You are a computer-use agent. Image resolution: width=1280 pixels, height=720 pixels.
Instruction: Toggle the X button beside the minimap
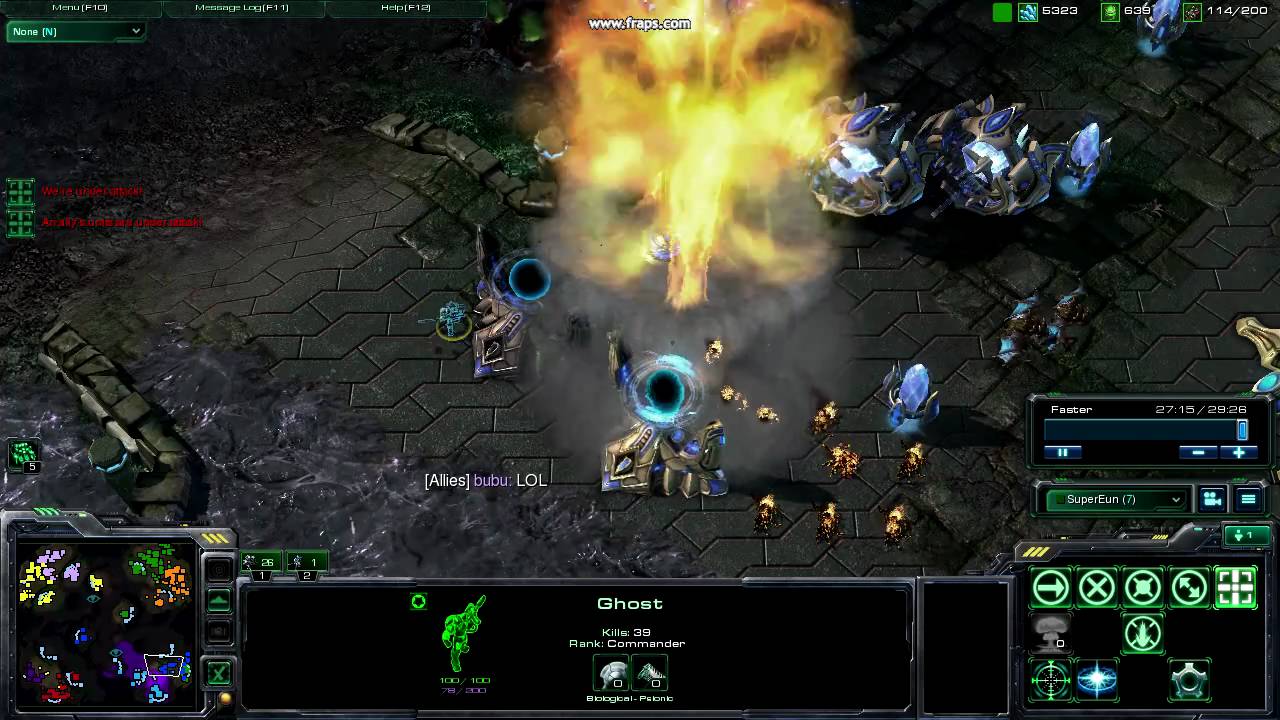pos(218,673)
